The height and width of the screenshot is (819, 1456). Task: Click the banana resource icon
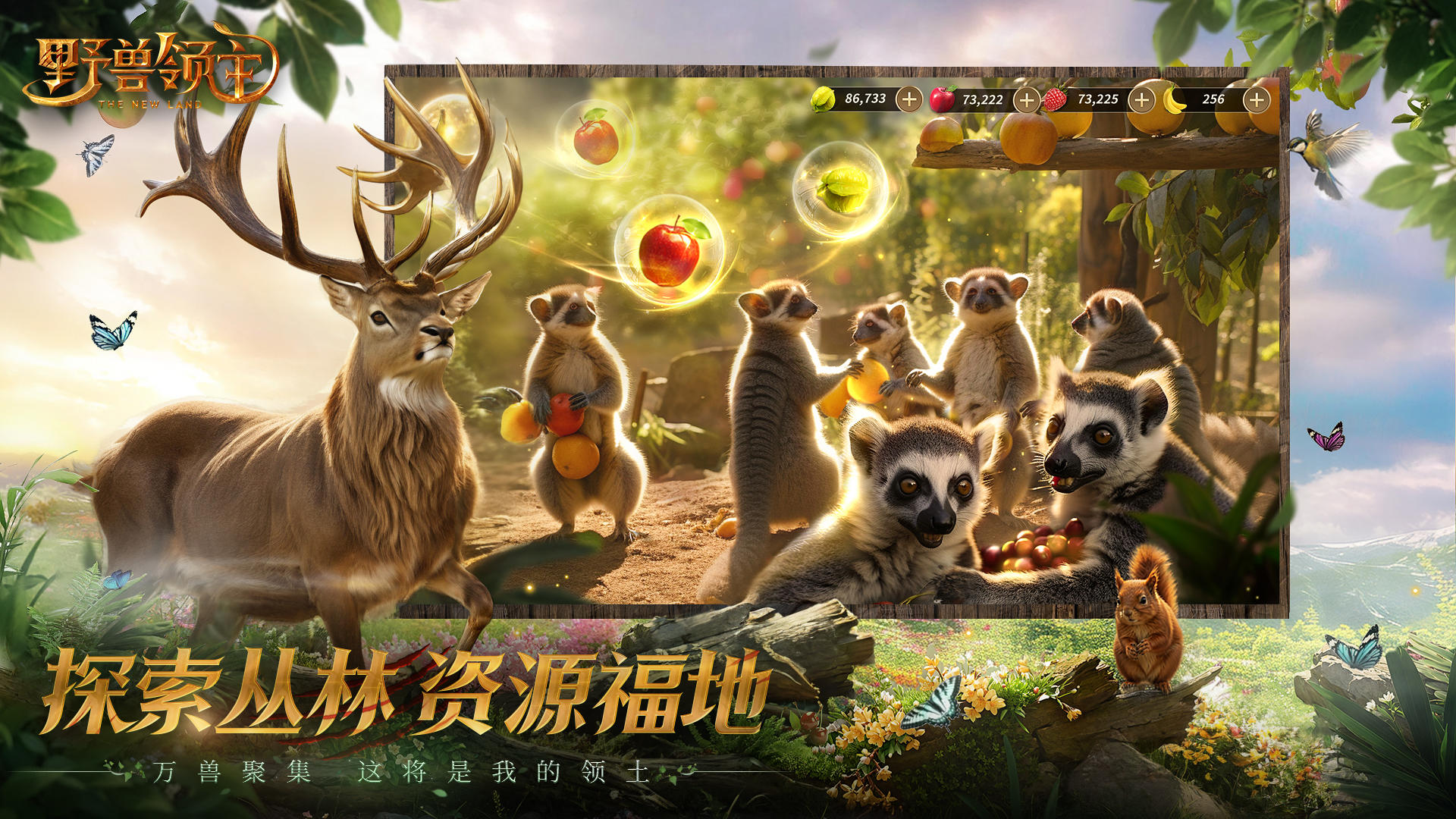(x=1172, y=99)
